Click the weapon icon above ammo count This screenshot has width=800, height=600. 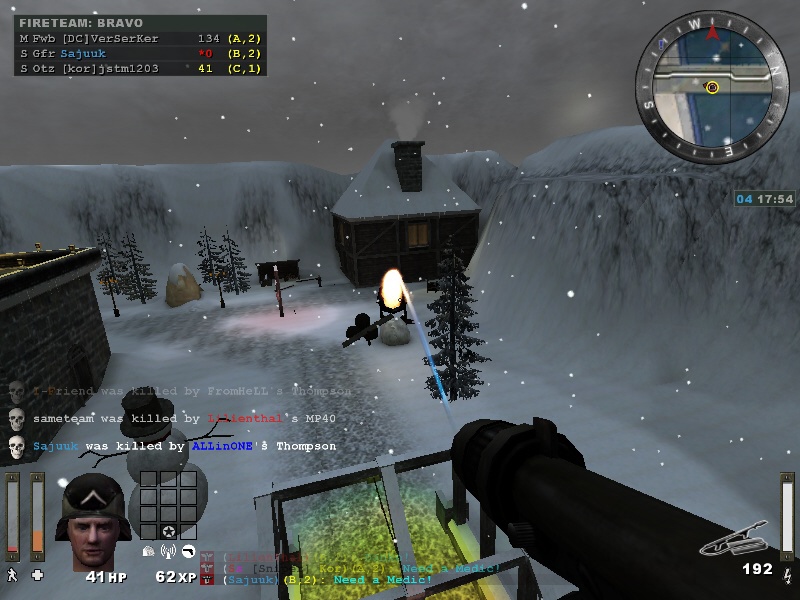[x=737, y=542]
